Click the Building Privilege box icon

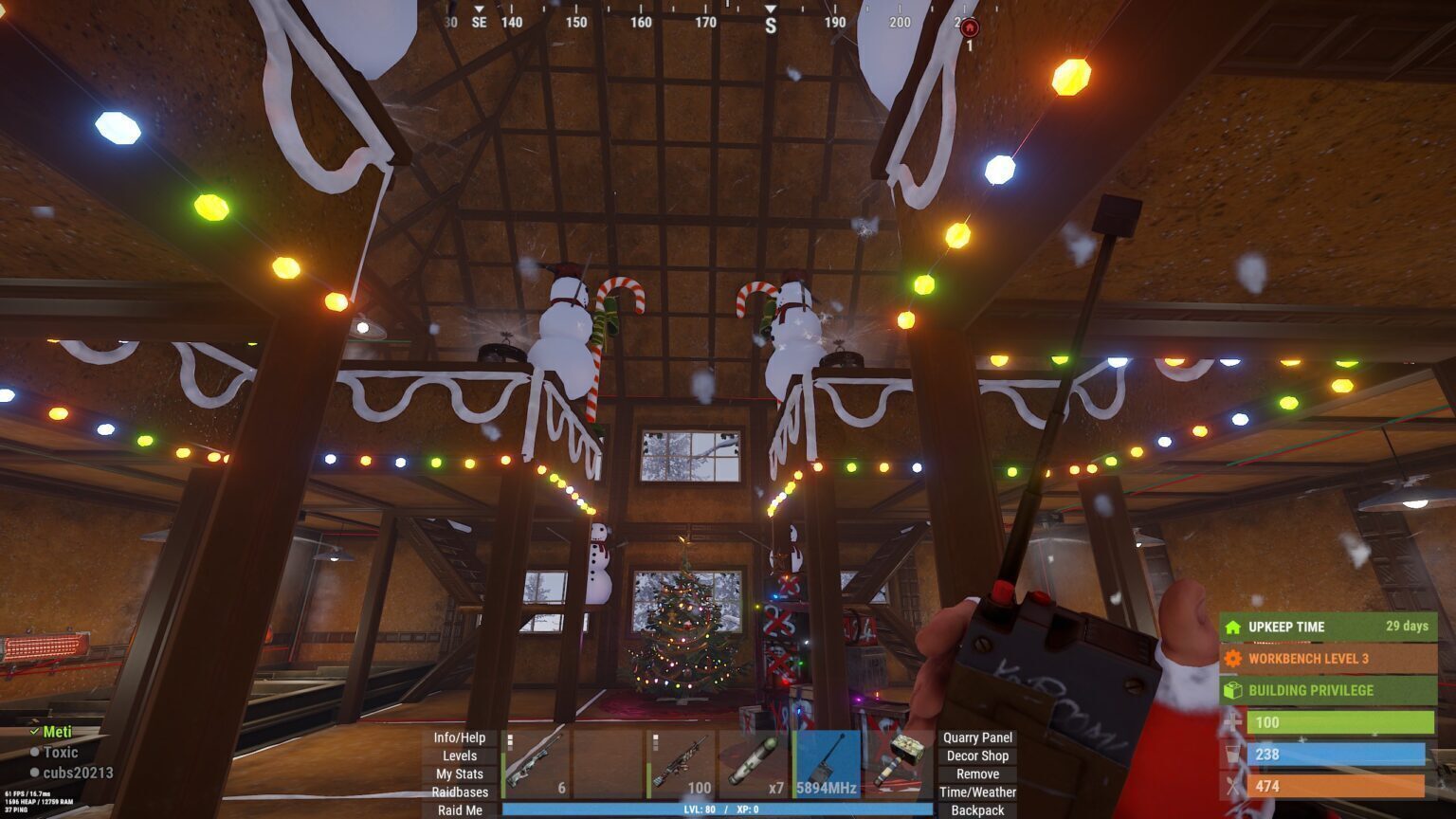[1233, 690]
